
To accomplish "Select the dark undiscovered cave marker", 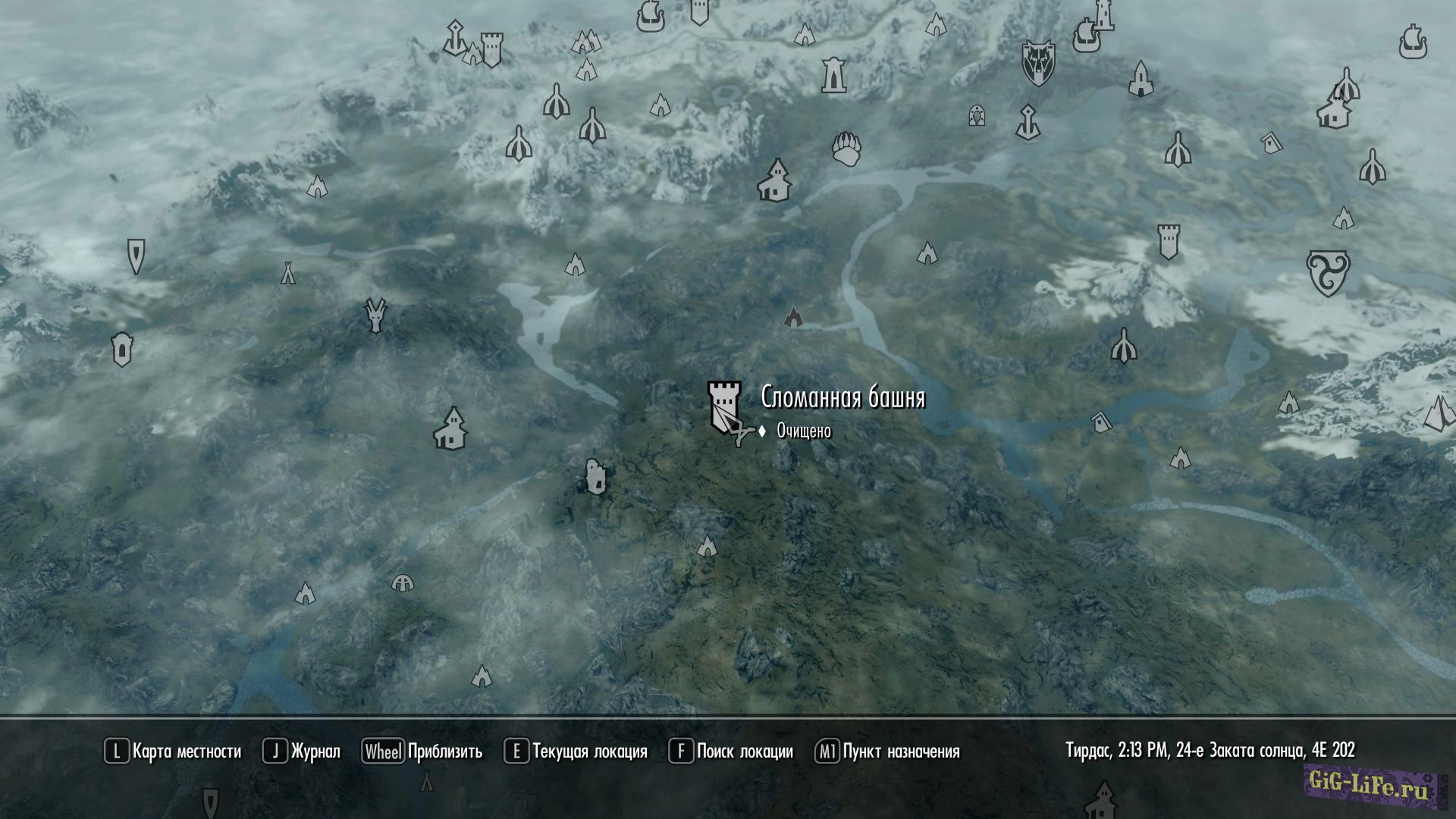I will 793,316.
